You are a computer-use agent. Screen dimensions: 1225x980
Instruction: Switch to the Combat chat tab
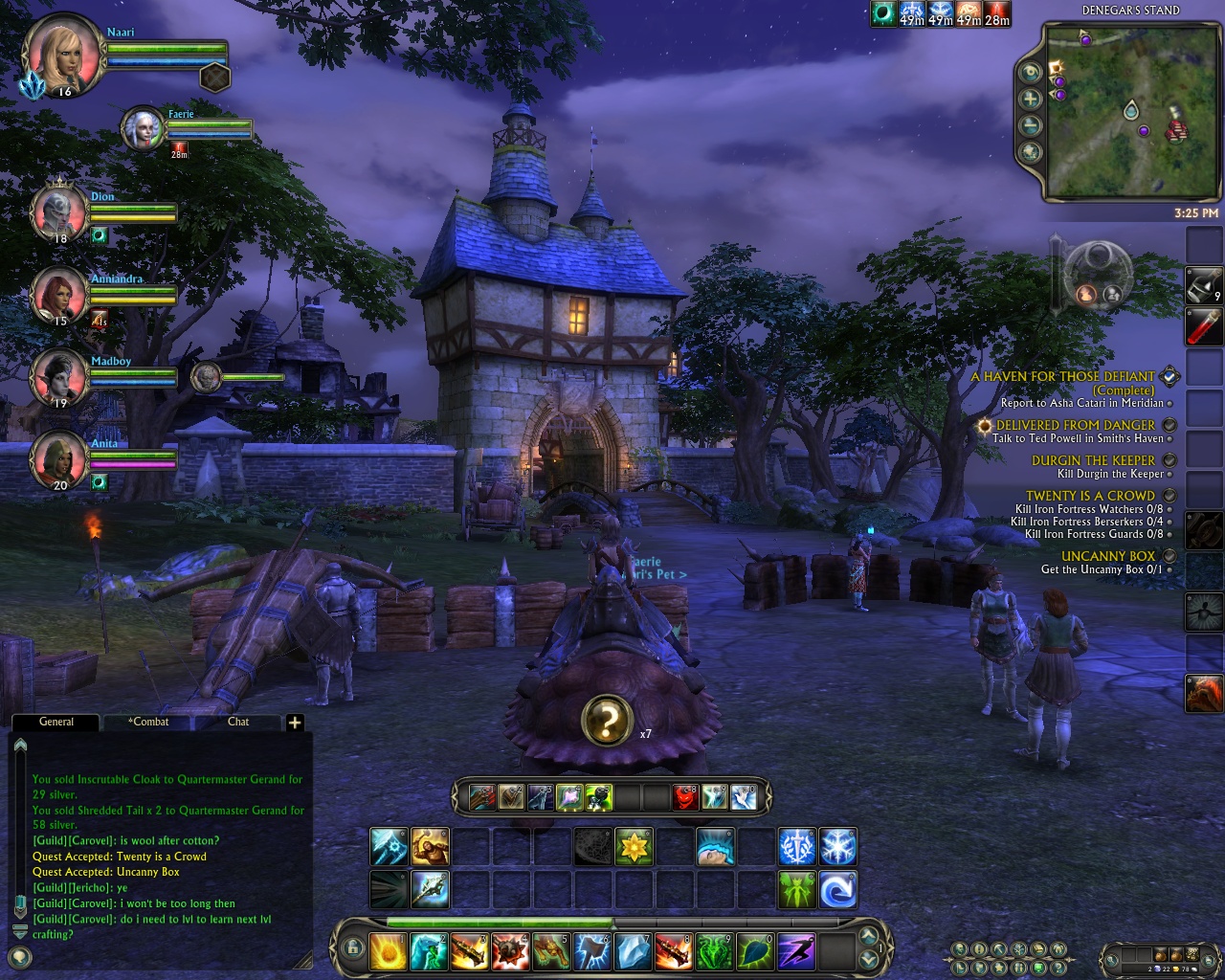click(148, 722)
